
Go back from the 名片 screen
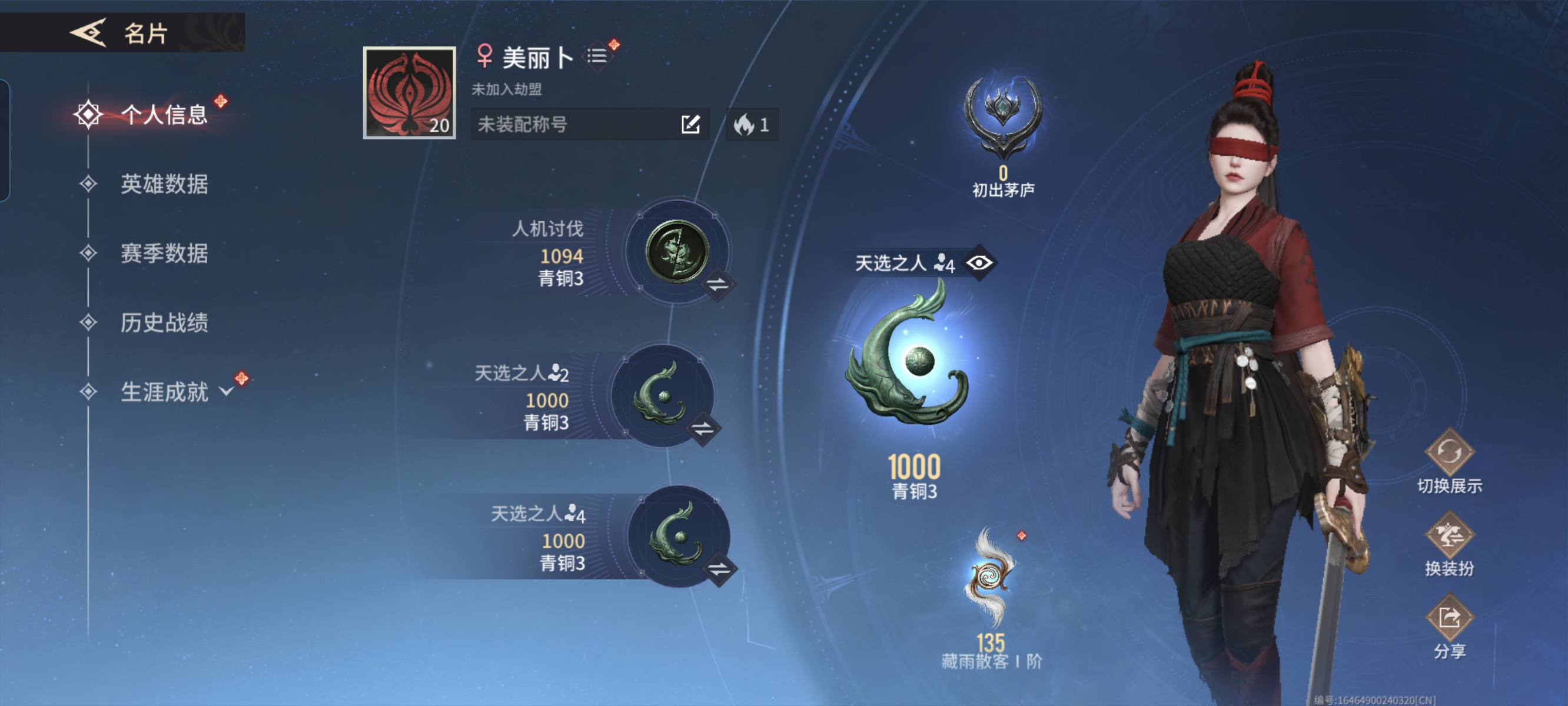click(x=89, y=32)
